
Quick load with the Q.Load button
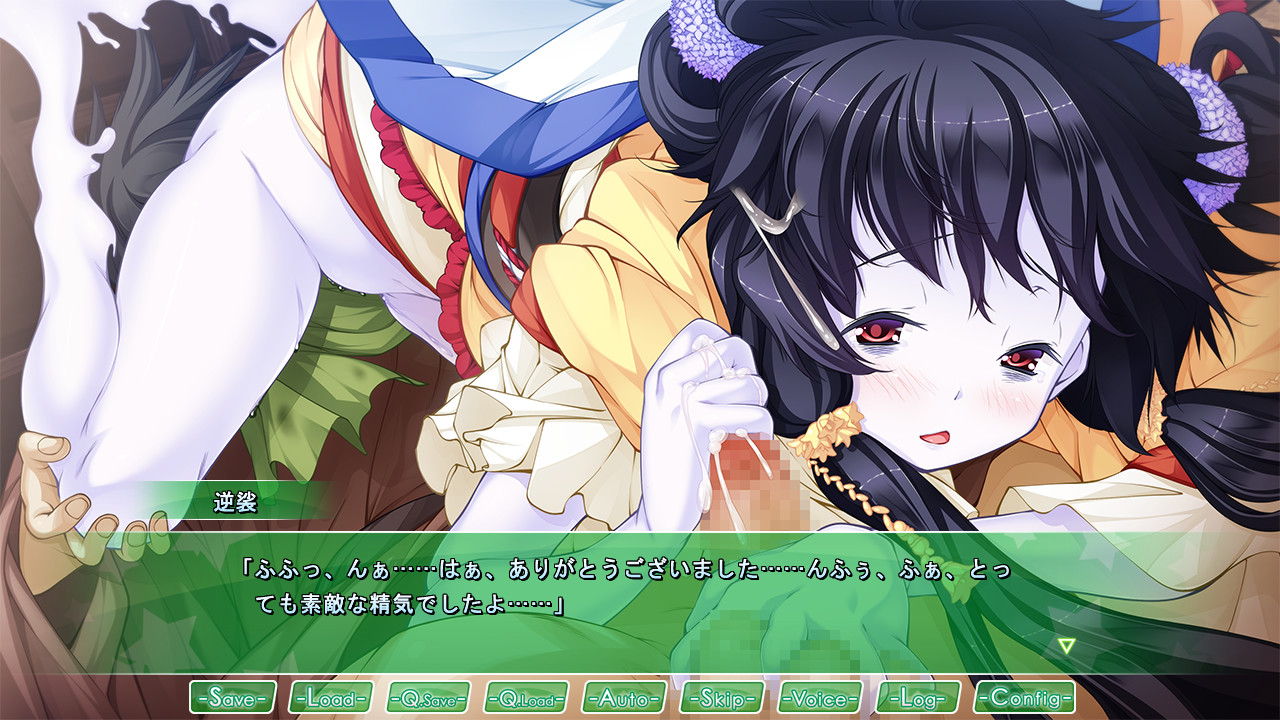point(526,697)
